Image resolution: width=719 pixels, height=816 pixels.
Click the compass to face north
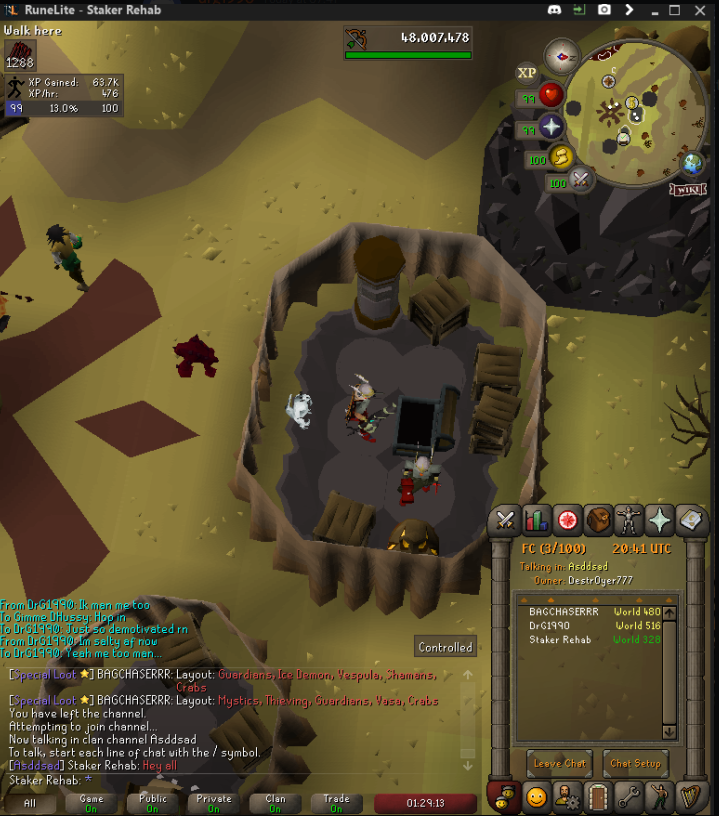coord(562,55)
